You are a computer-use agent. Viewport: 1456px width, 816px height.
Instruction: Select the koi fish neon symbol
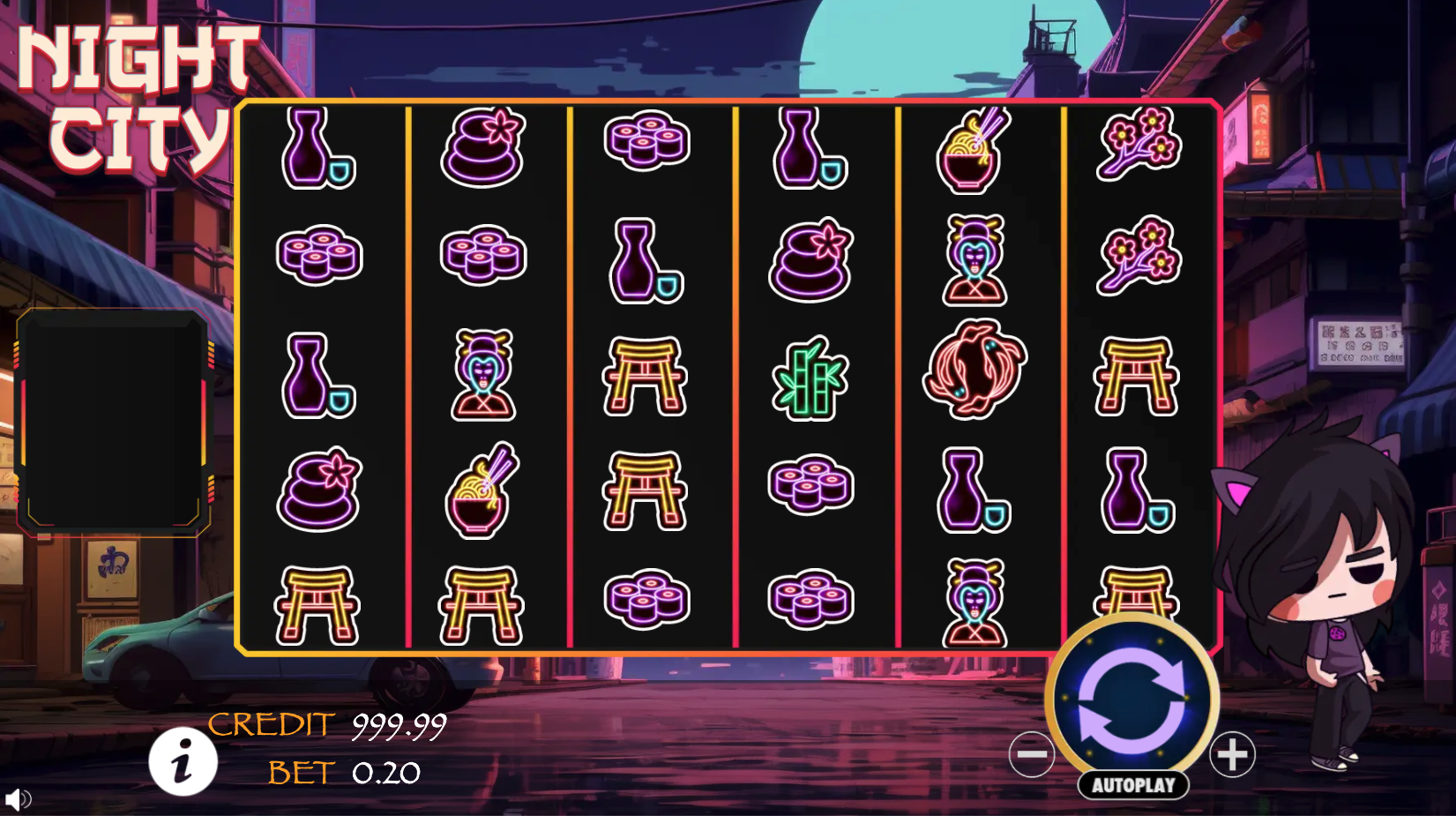(x=974, y=374)
